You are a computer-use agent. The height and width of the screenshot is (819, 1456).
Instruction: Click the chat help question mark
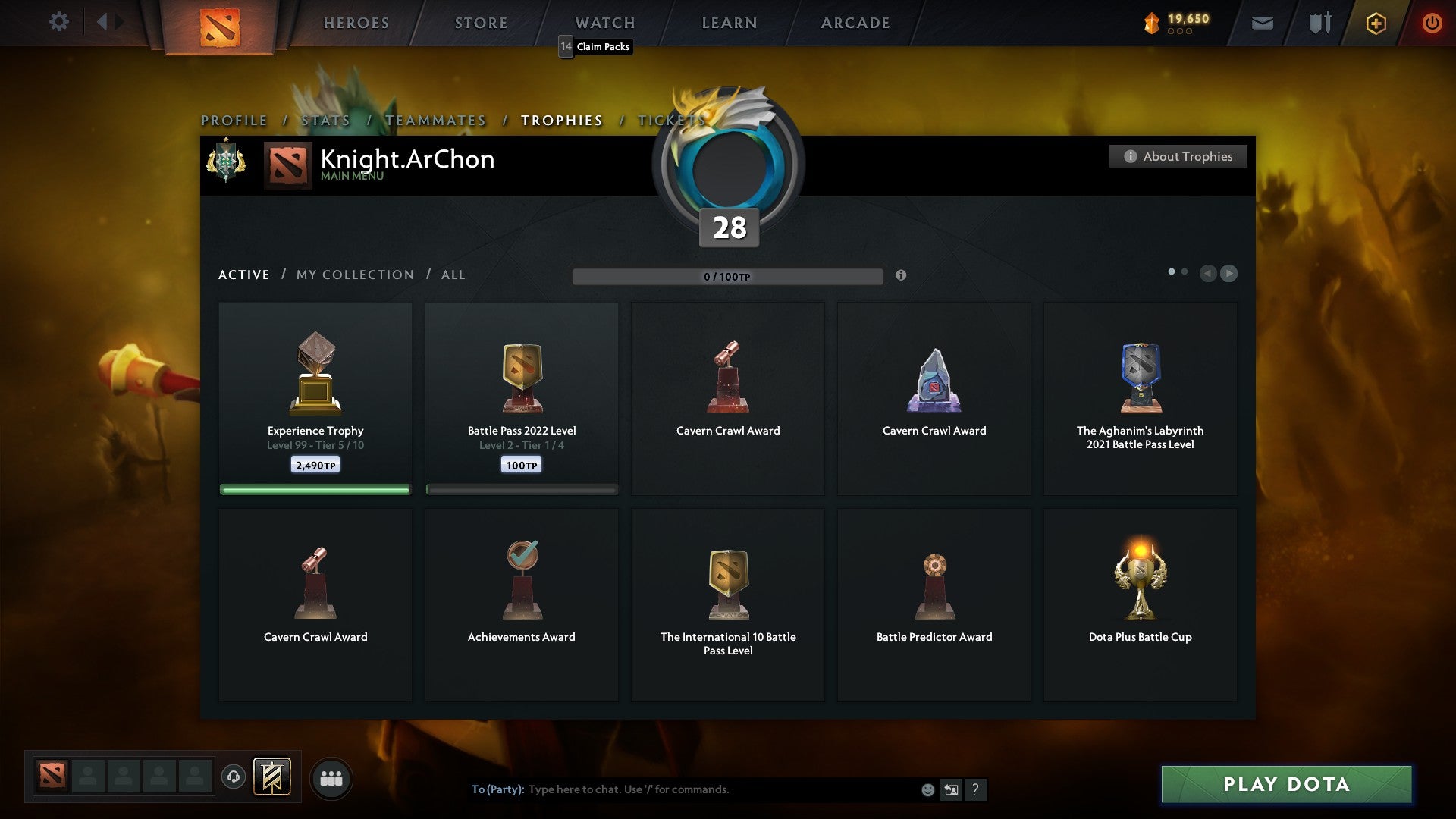tap(976, 789)
